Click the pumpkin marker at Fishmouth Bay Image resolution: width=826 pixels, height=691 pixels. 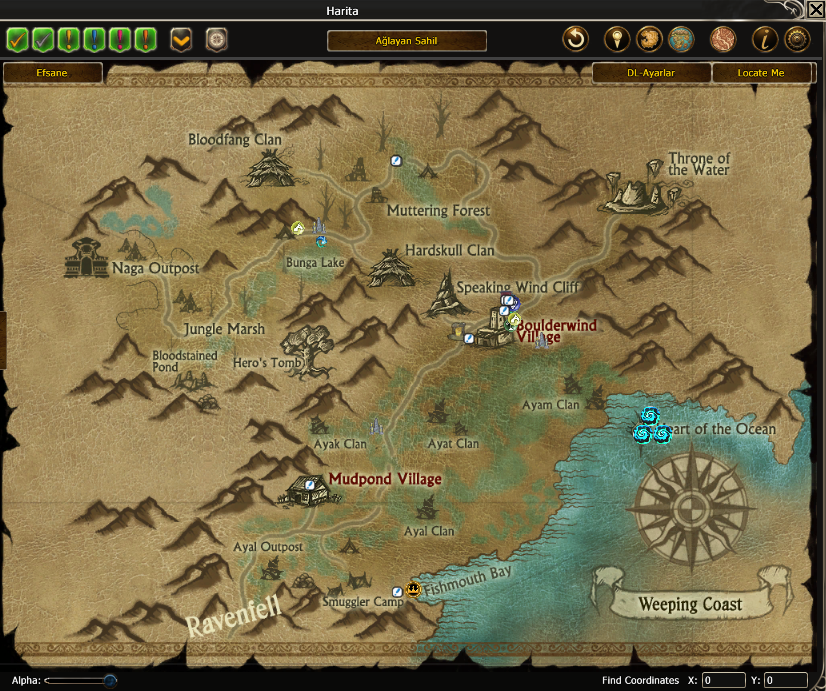(x=413, y=590)
